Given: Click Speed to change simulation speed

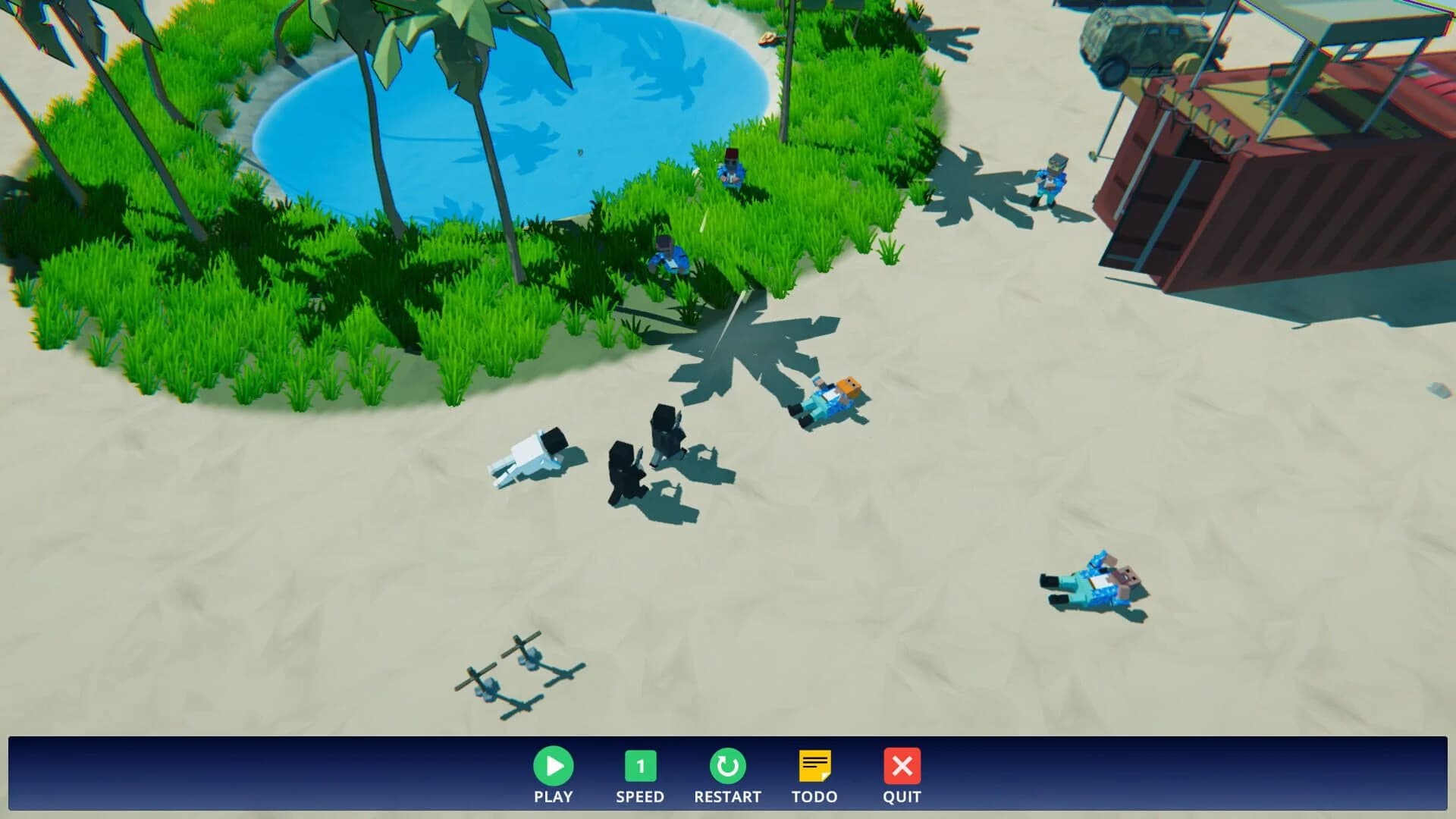Looking at the screenshot, I should pyautogui.click(x=641, y=767).
